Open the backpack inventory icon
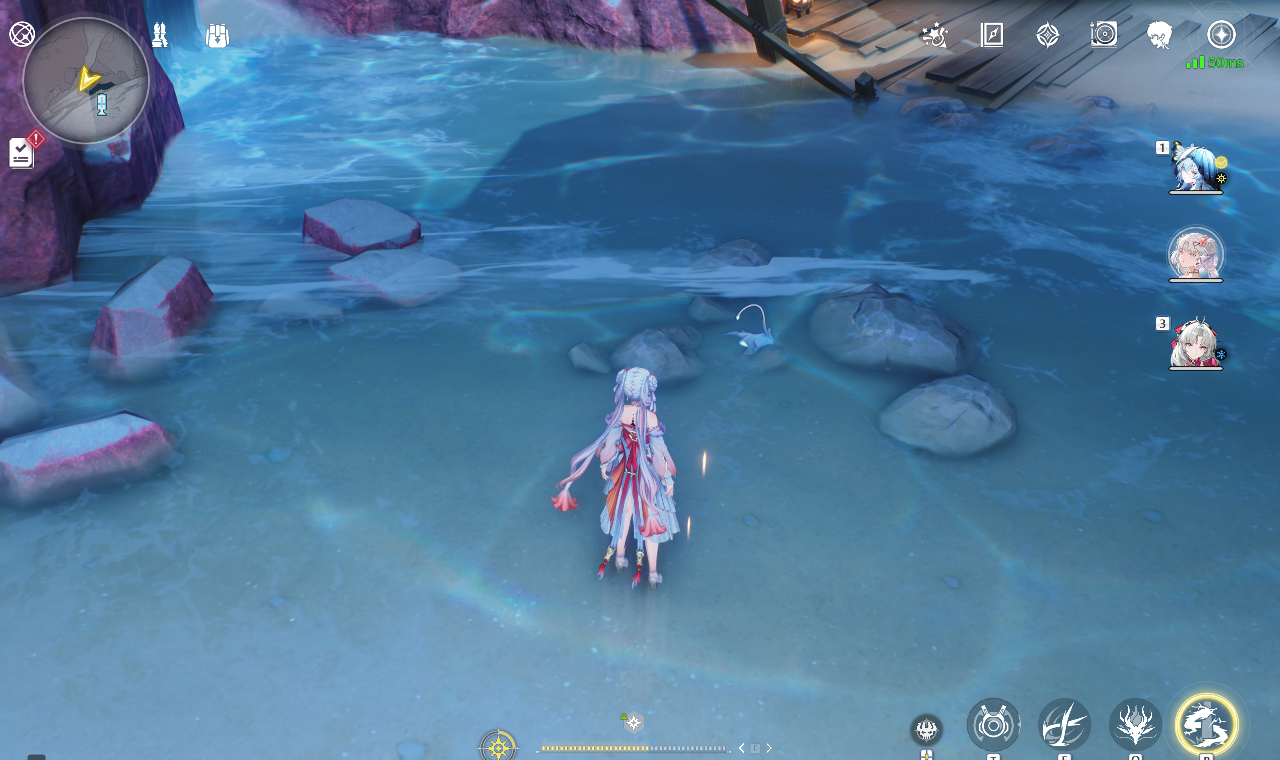Image resolution: width=1280 pixels, height=760 pixels. 217,36
